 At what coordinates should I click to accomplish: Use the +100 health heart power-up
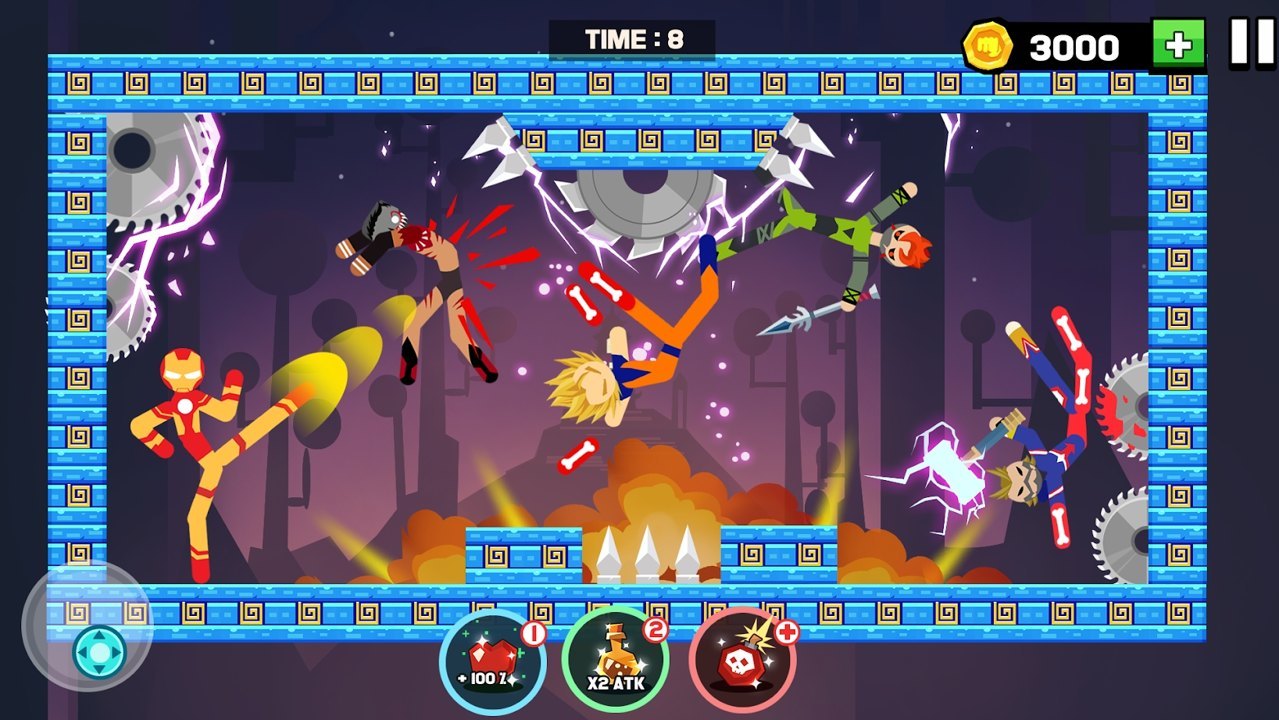(492, 660)
